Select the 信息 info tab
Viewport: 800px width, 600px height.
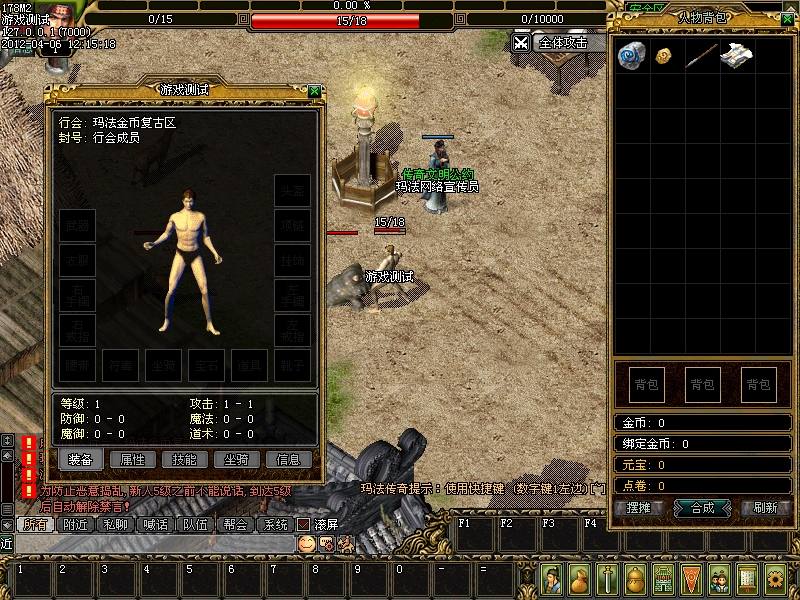[288, 459]
